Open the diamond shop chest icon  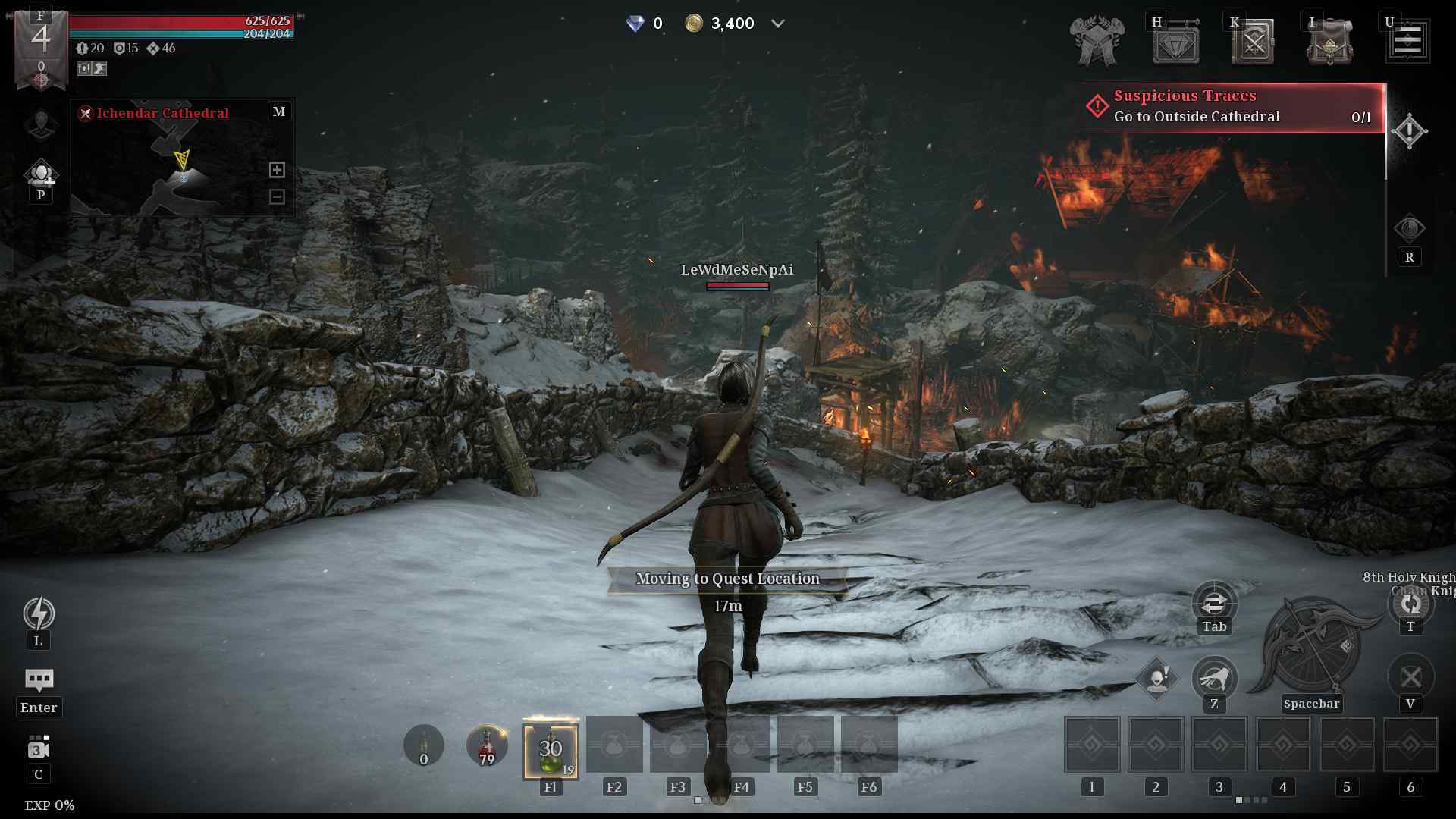pos(1175,42)
